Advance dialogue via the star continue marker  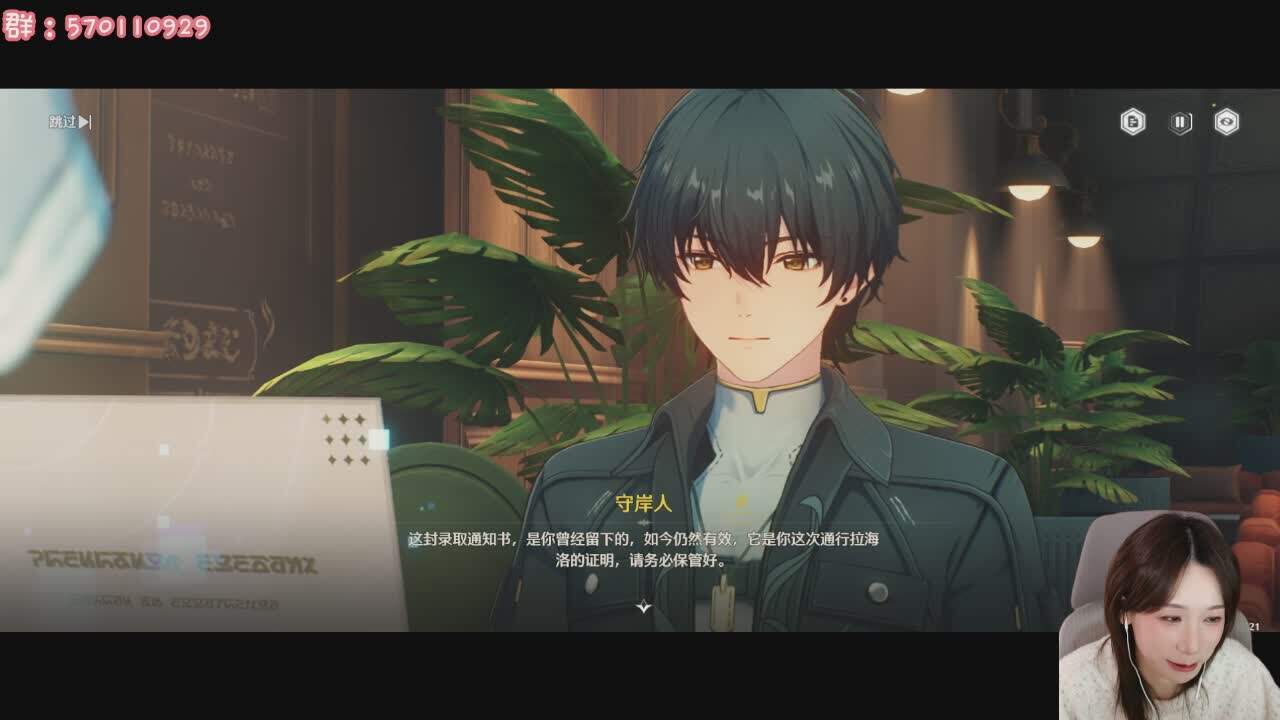point(644,606)
